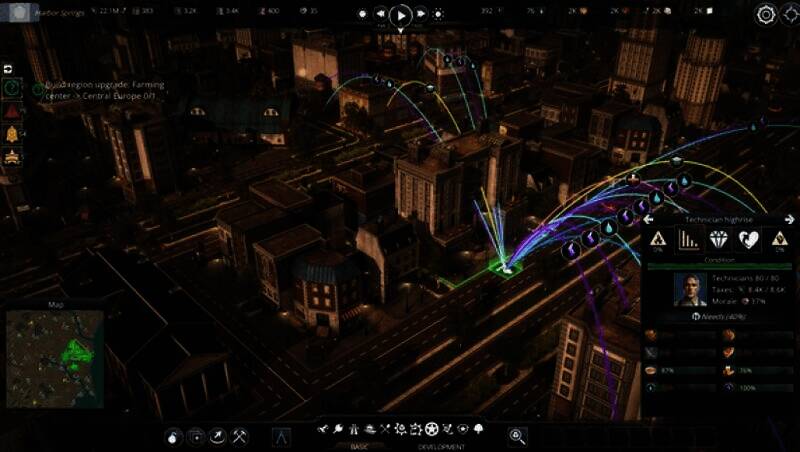This screenshot has height=452, width=800.
Task: Open the settings gear icon
Action: tap(766, 14)
